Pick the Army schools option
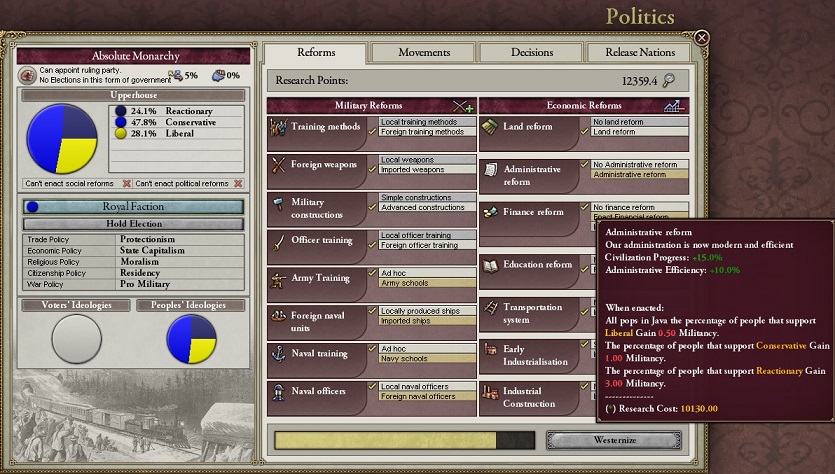 (x=422, y=283)
